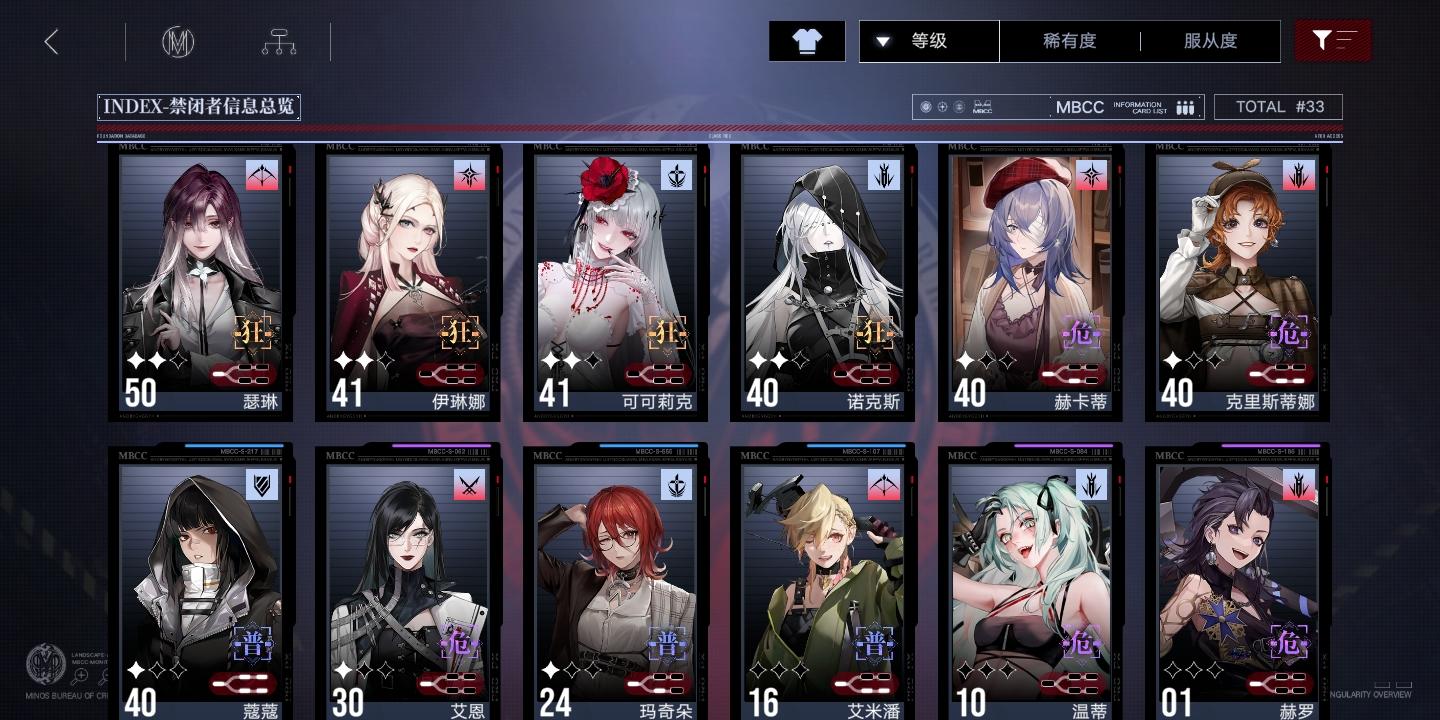Open 赫卡蒂's character card

pos(1029,285)
